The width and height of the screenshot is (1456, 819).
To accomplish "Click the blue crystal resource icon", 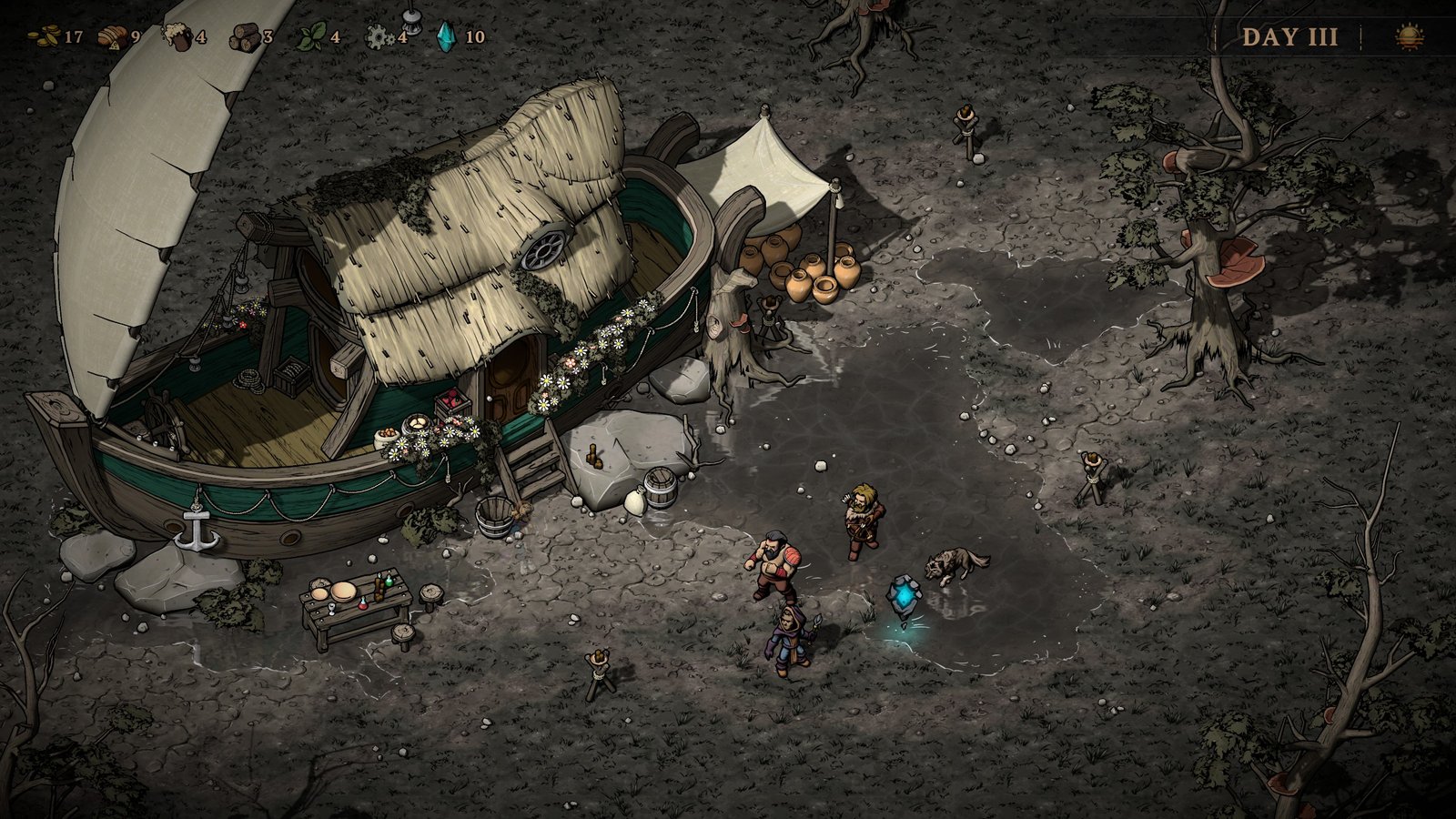I will [447, 36].
